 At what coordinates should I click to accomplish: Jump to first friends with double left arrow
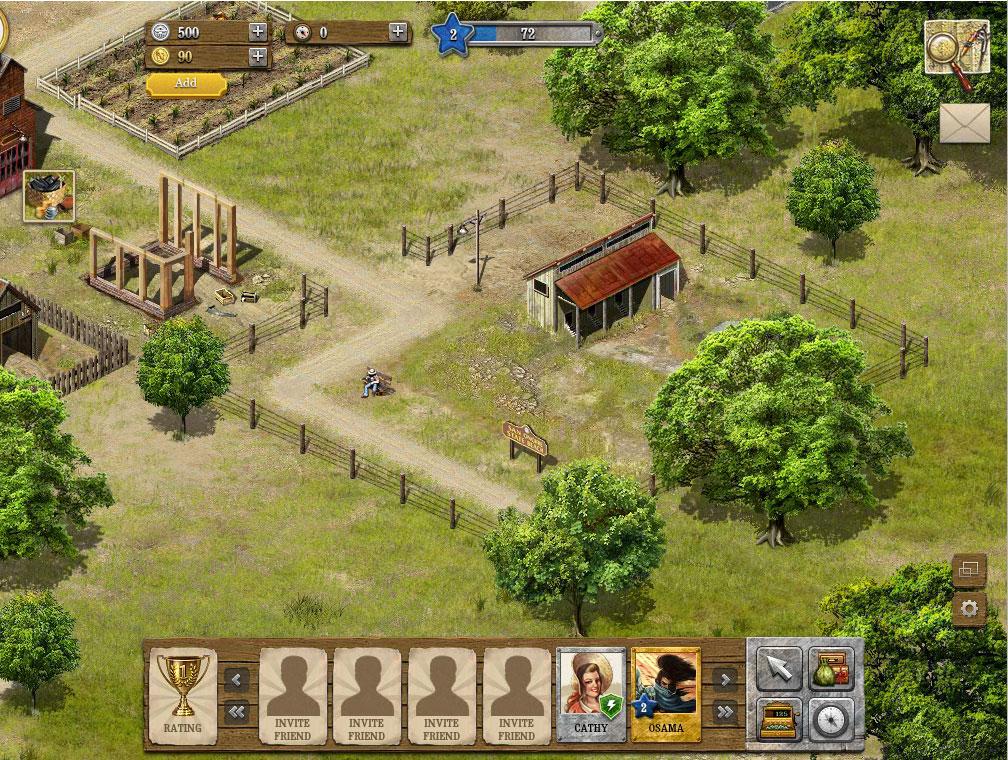click(x=237, y=712)
